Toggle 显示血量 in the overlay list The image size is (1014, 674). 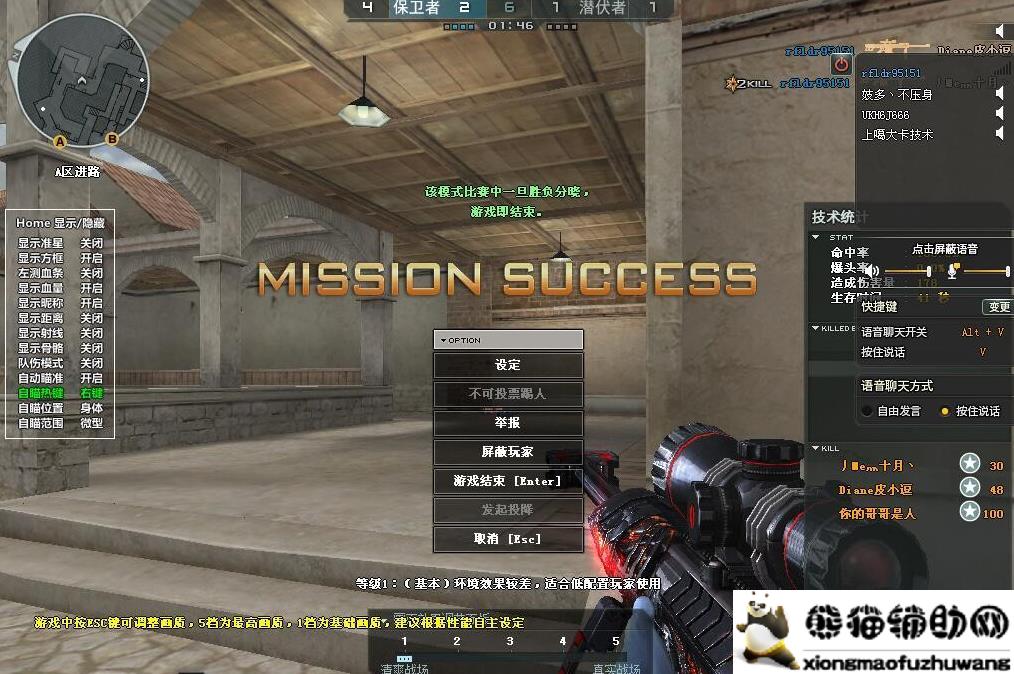91,288
